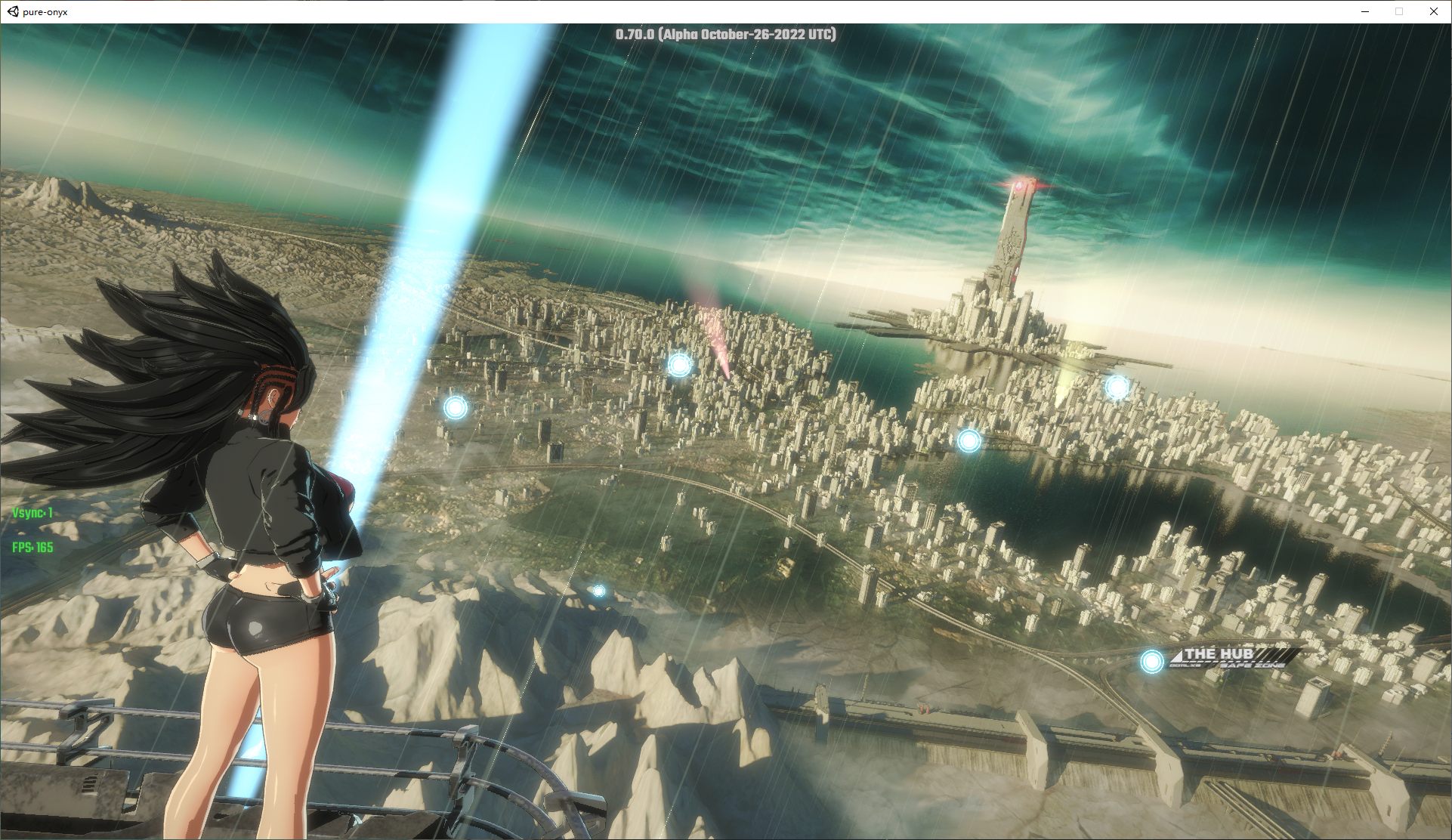The image size is (1452, 840).
Task: Choose the location marker beside the pink beam
Action: point(680,366)
